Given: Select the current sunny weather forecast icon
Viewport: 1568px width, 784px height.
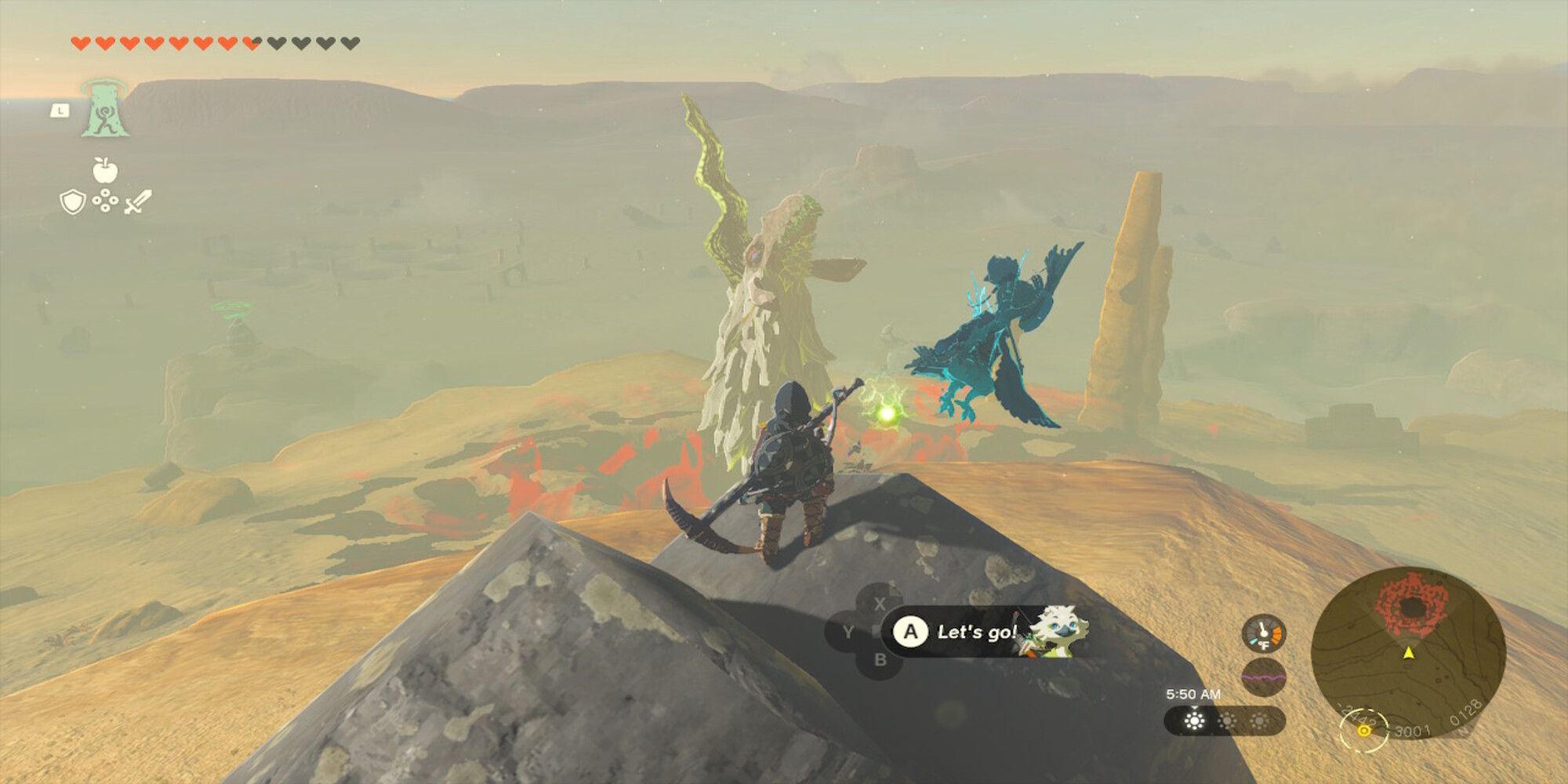Looking at the screenshot, I should point(1194,720).
